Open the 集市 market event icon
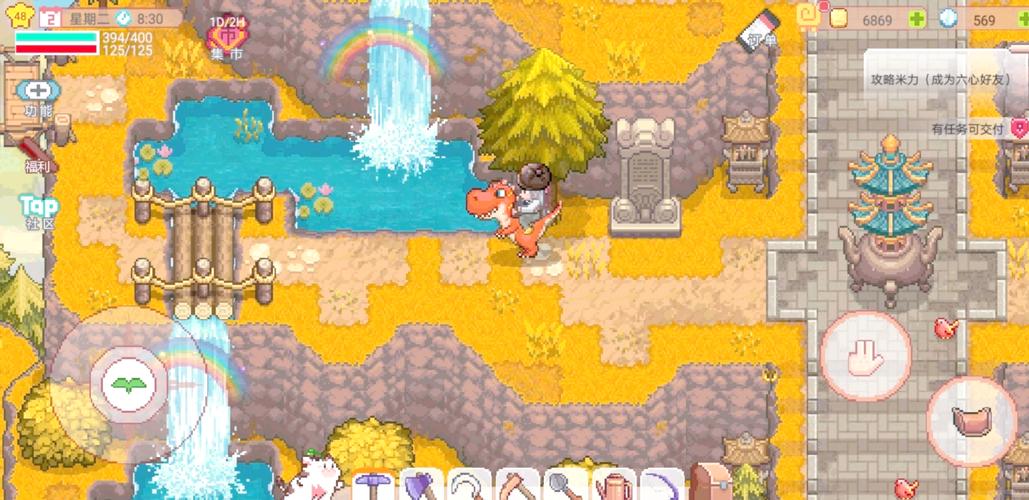The image size is (1029, 500). tap(227, 38)
